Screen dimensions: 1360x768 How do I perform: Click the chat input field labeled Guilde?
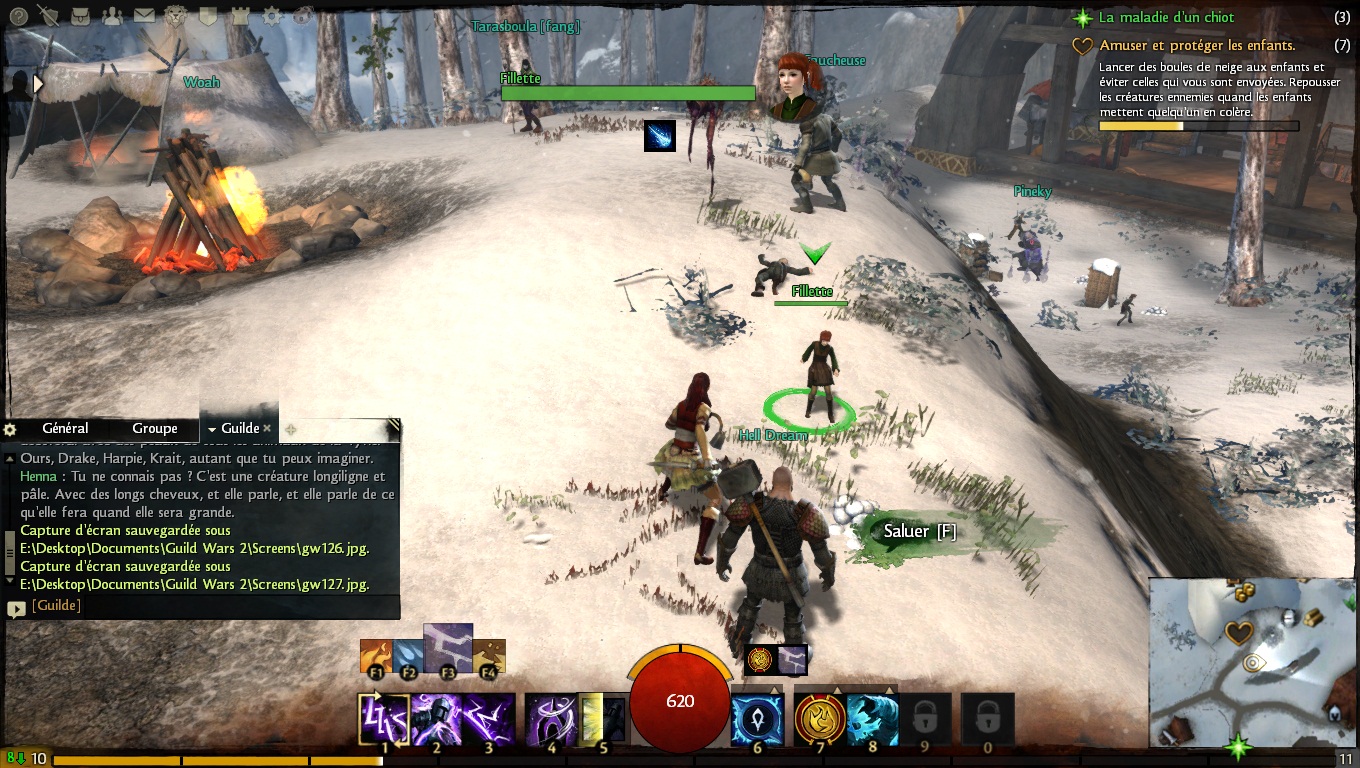pos(200,606)
